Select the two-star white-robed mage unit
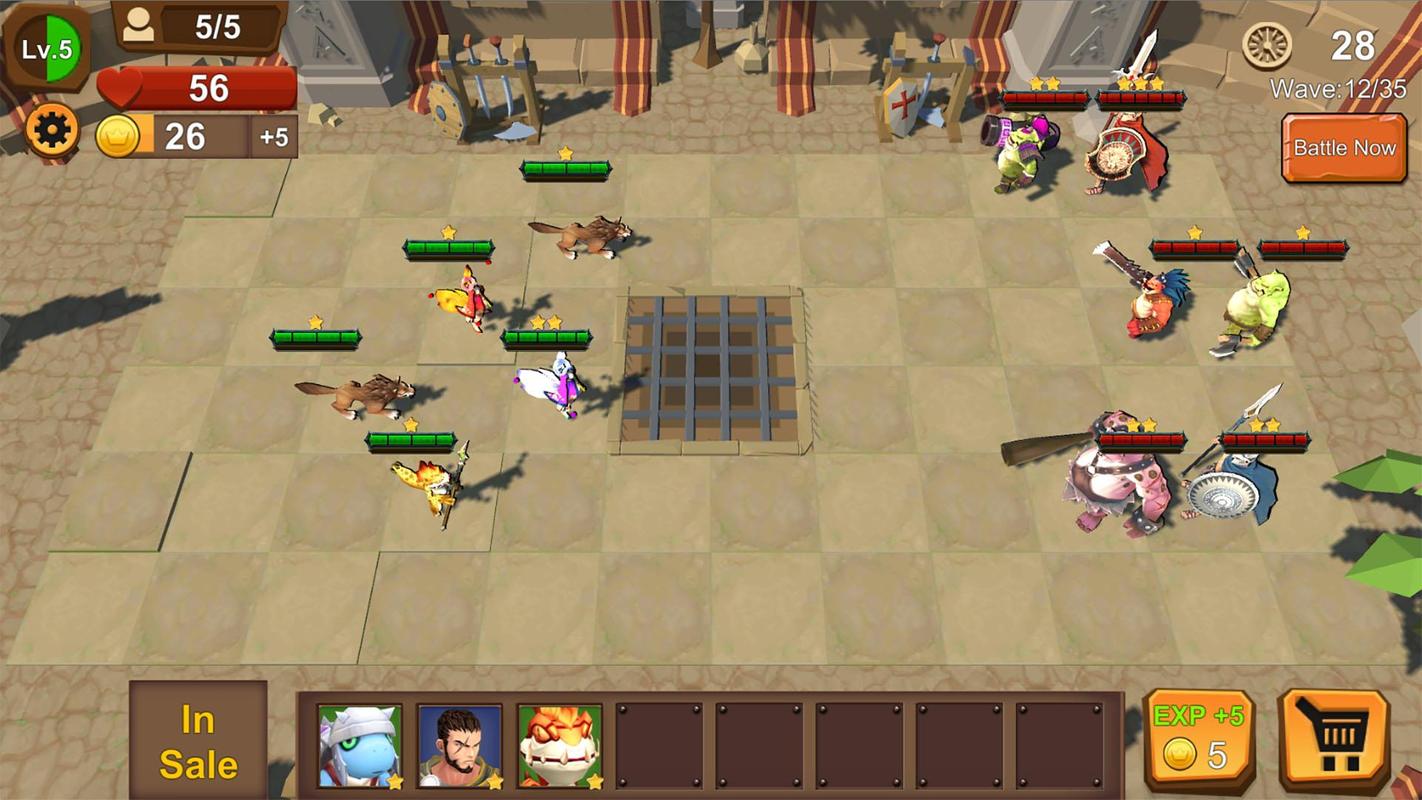1422x800 pixels. click(x=548, y=385)
